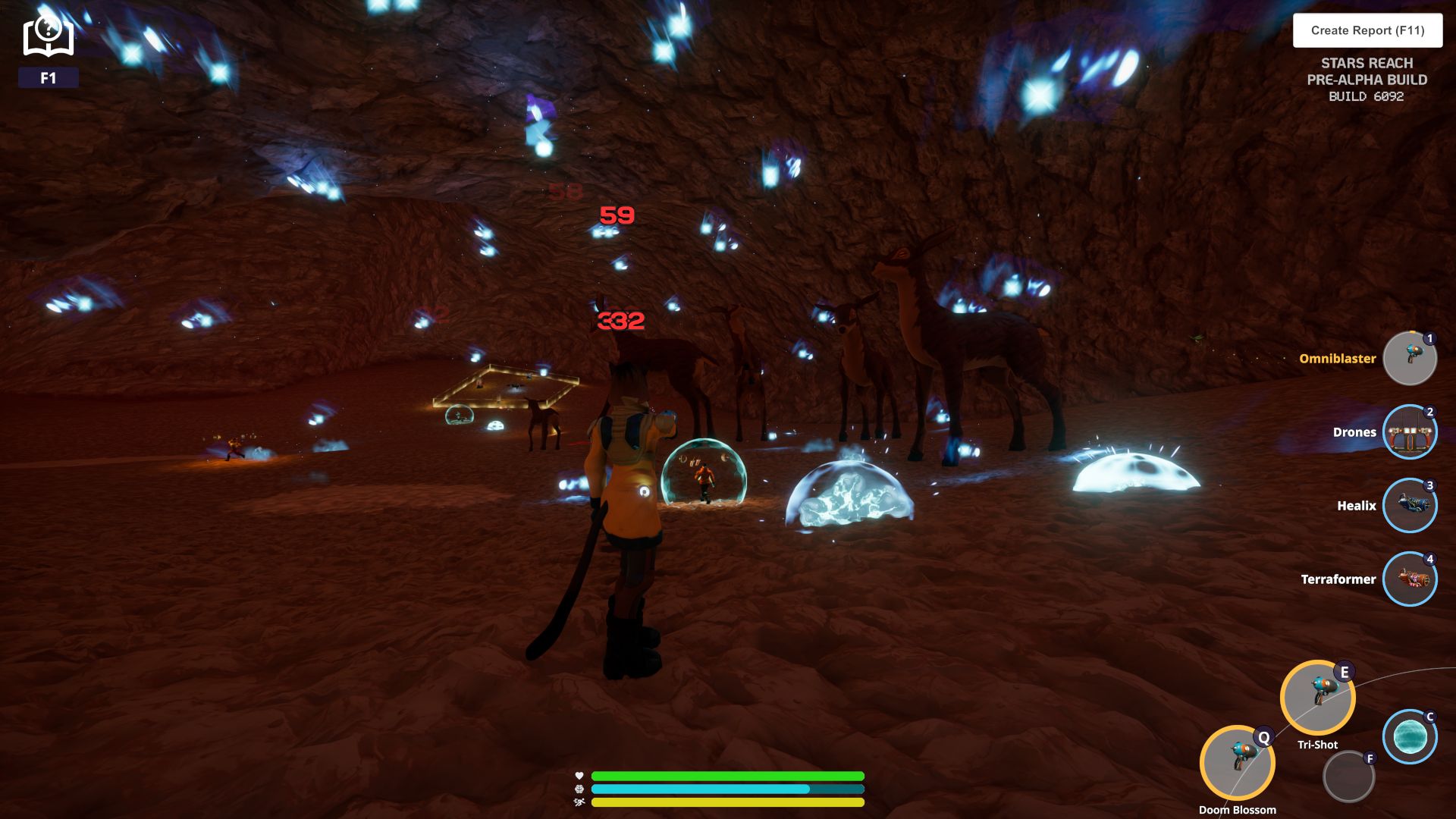Screen dimensions: 1456x819
Task: Trigger the blue shield bubble ability
Action: click(x=1409, y=736)
